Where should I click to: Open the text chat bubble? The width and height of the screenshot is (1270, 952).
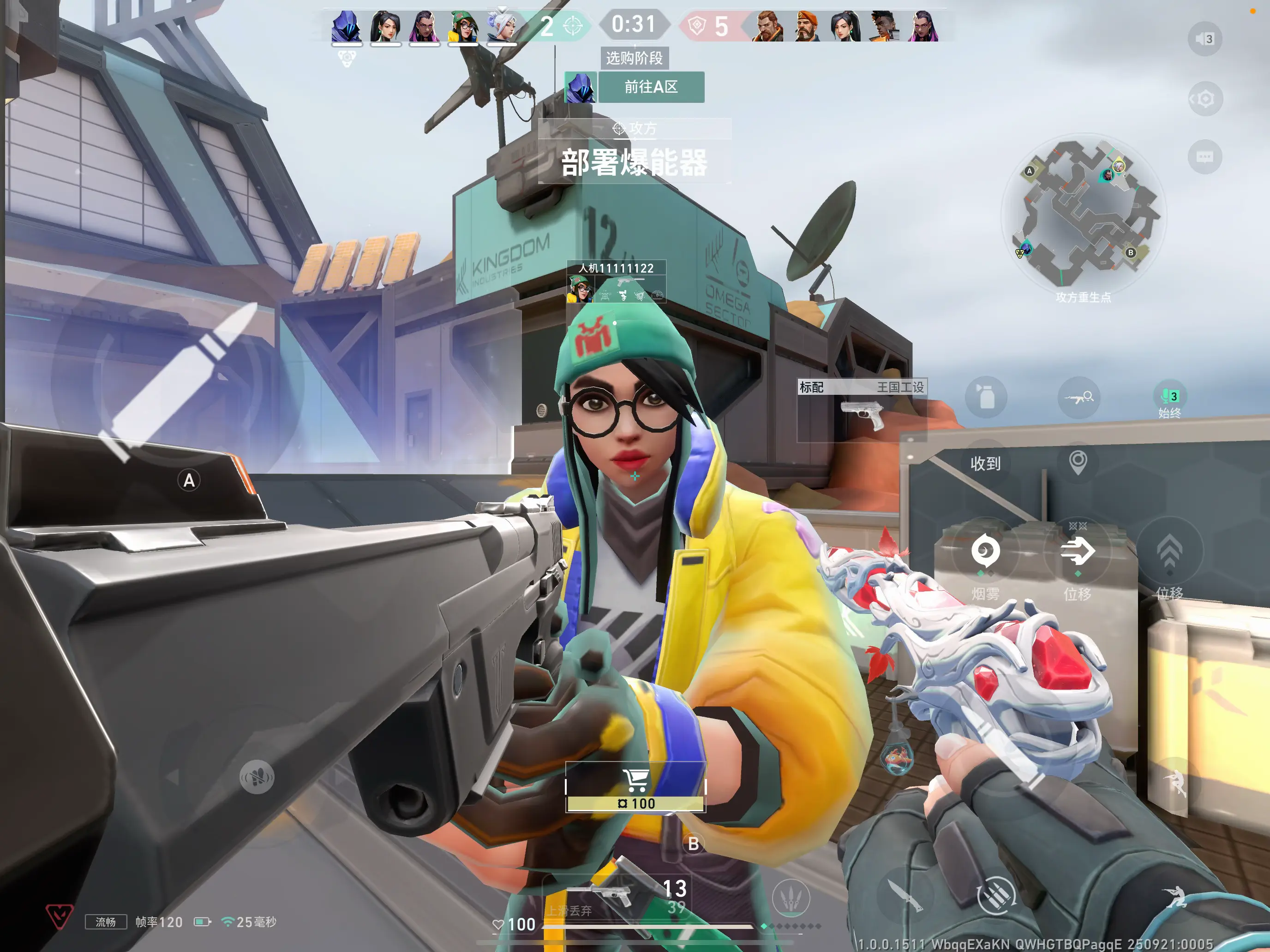1204,157
